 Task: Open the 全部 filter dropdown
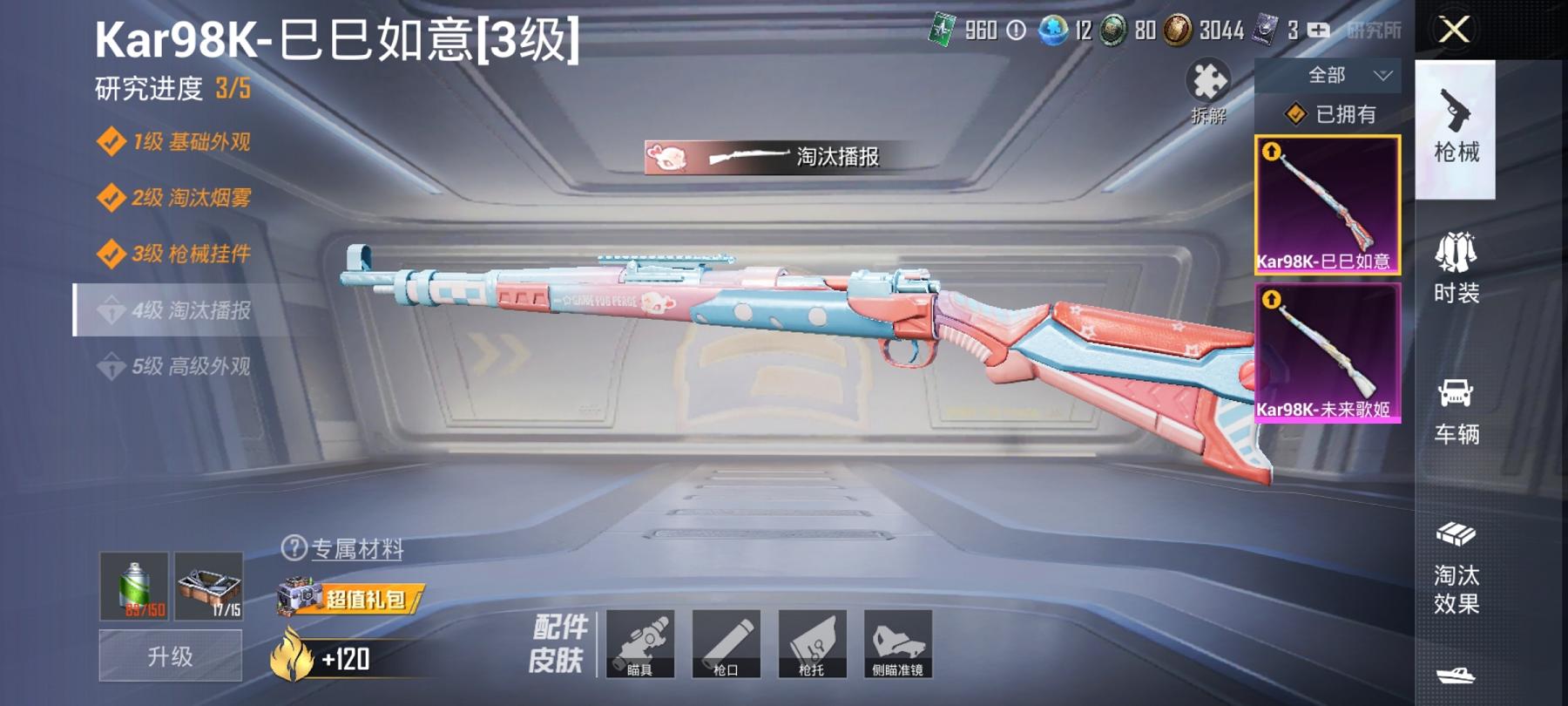click(x=1328, y=77)
